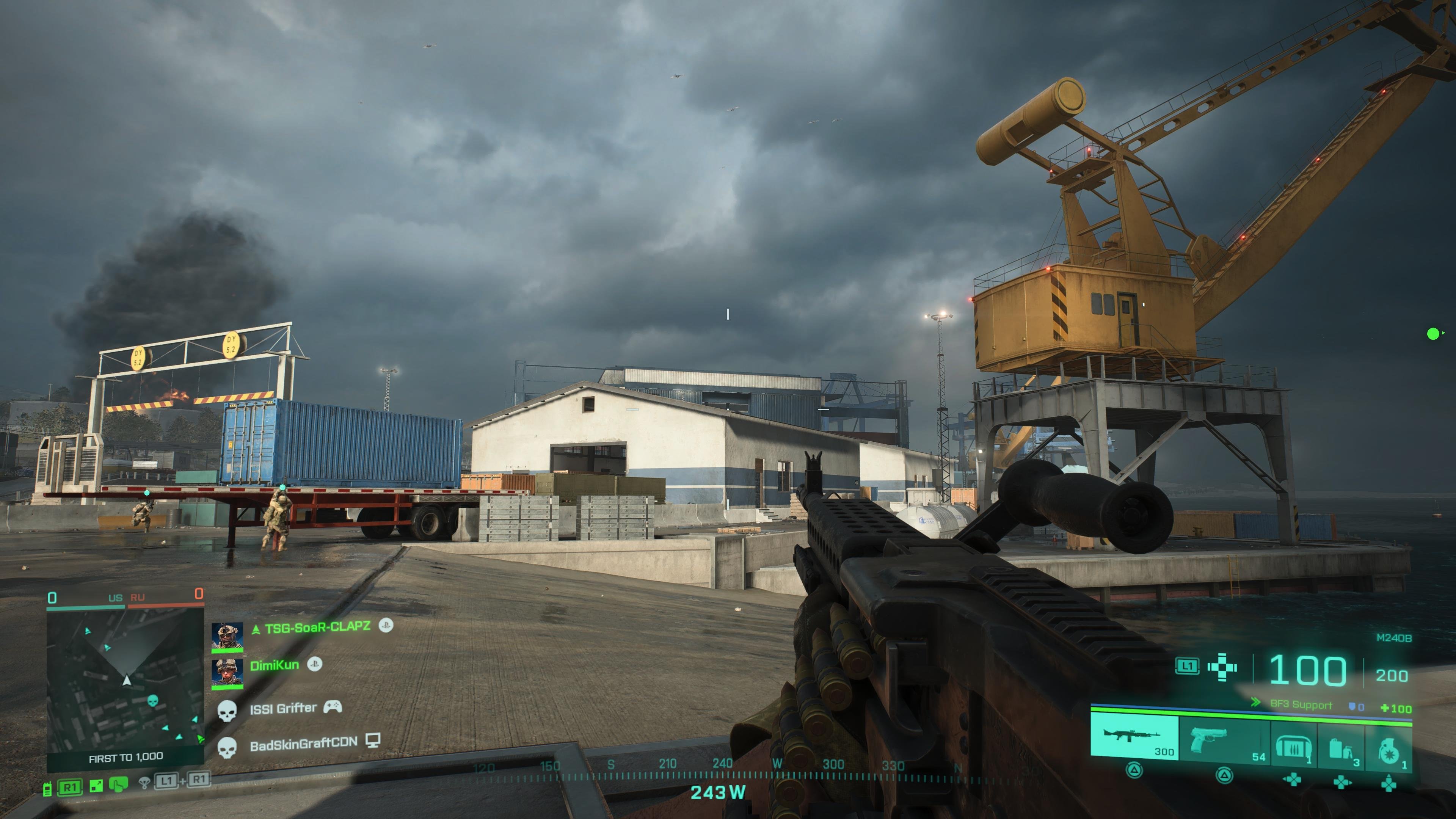Viewport: 1456px width, 819px height.
Task: Toggle the expand-view arrow icon
Action: 96,786
